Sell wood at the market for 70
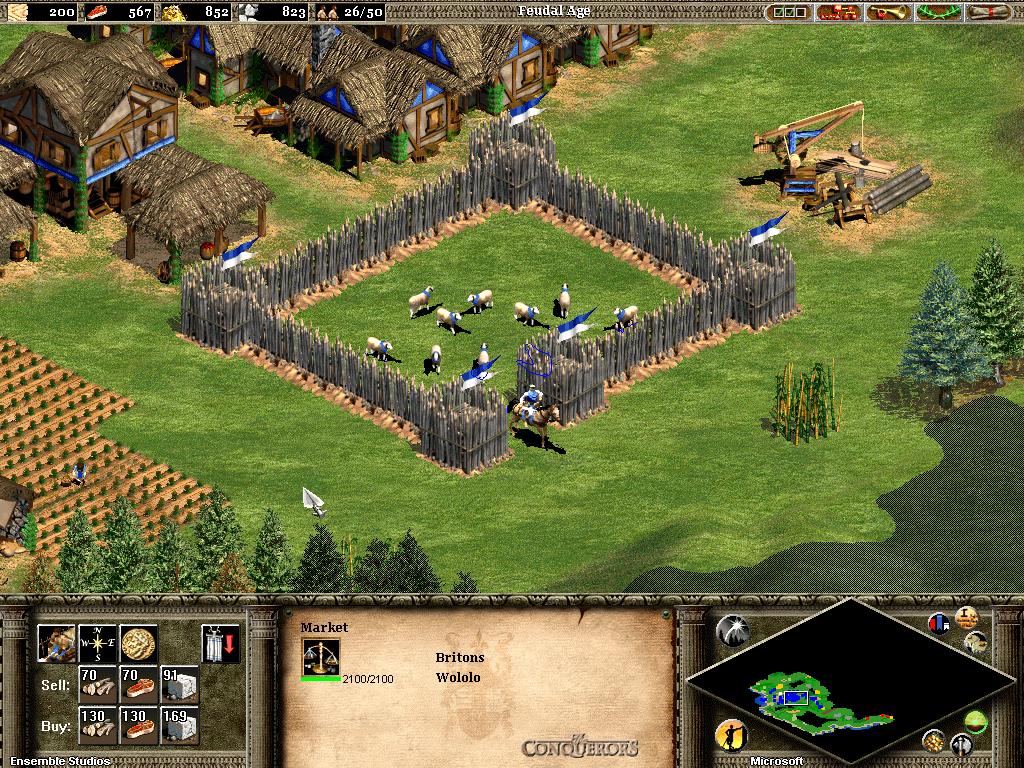 97,685
